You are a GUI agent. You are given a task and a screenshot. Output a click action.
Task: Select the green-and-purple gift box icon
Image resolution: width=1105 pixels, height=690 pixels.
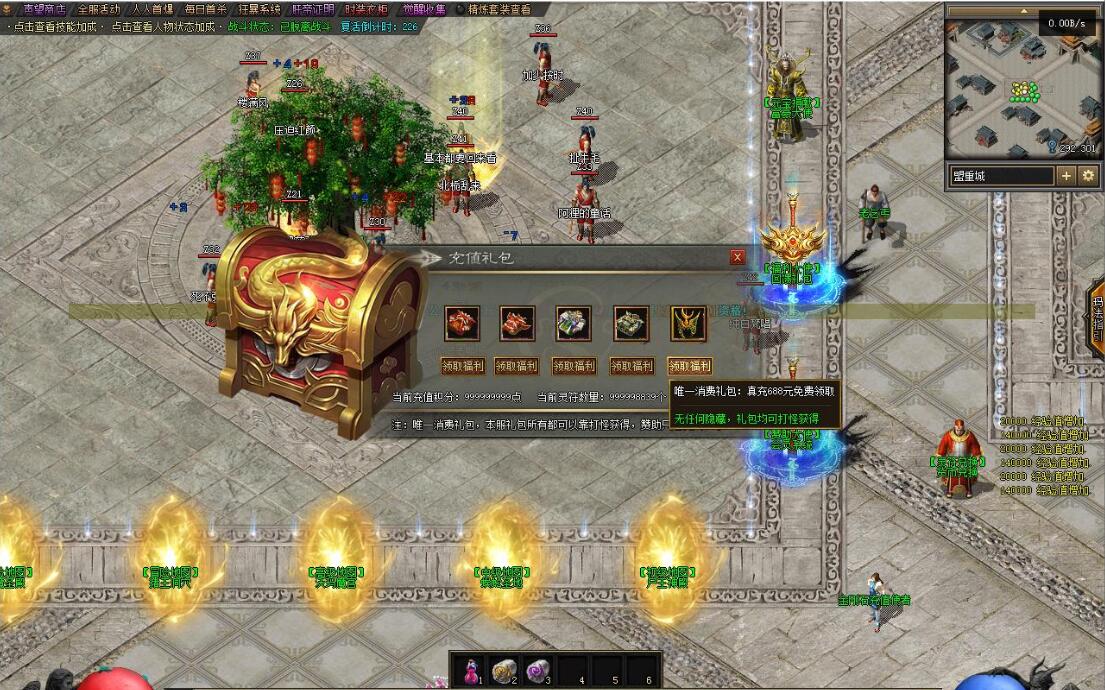click(574, 323)
